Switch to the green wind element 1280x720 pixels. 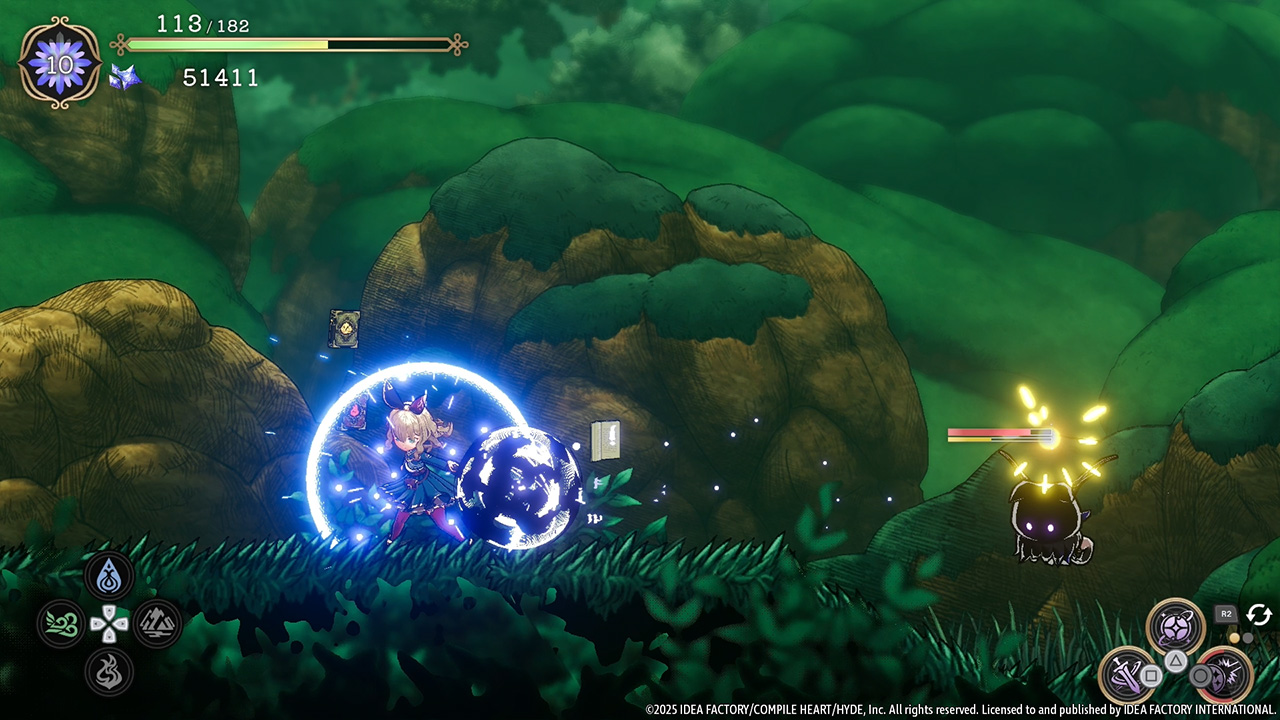pyautogui.click(x=61, y=624)
